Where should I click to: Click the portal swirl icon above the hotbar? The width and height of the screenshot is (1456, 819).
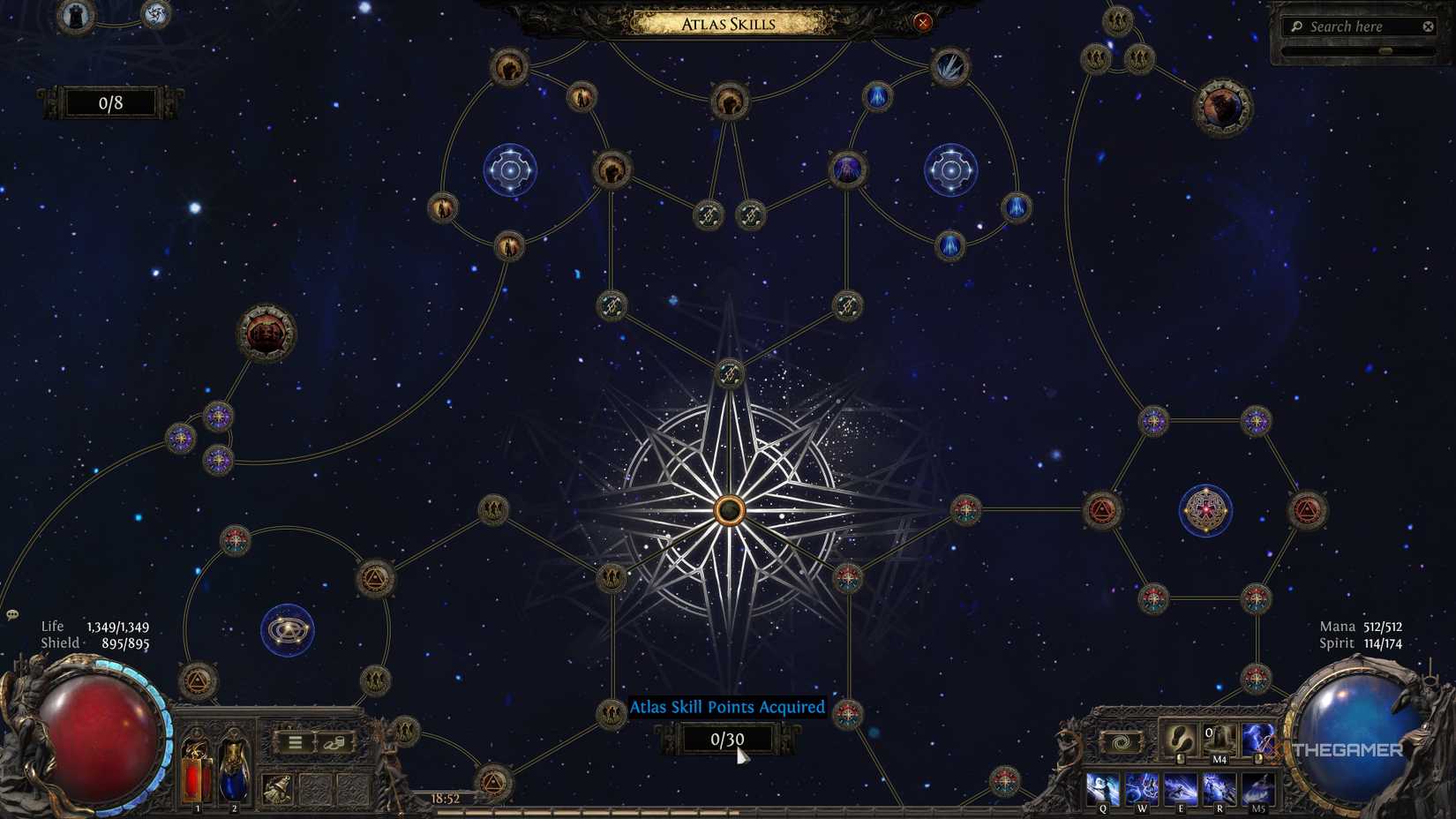[x=1122, y=742]
